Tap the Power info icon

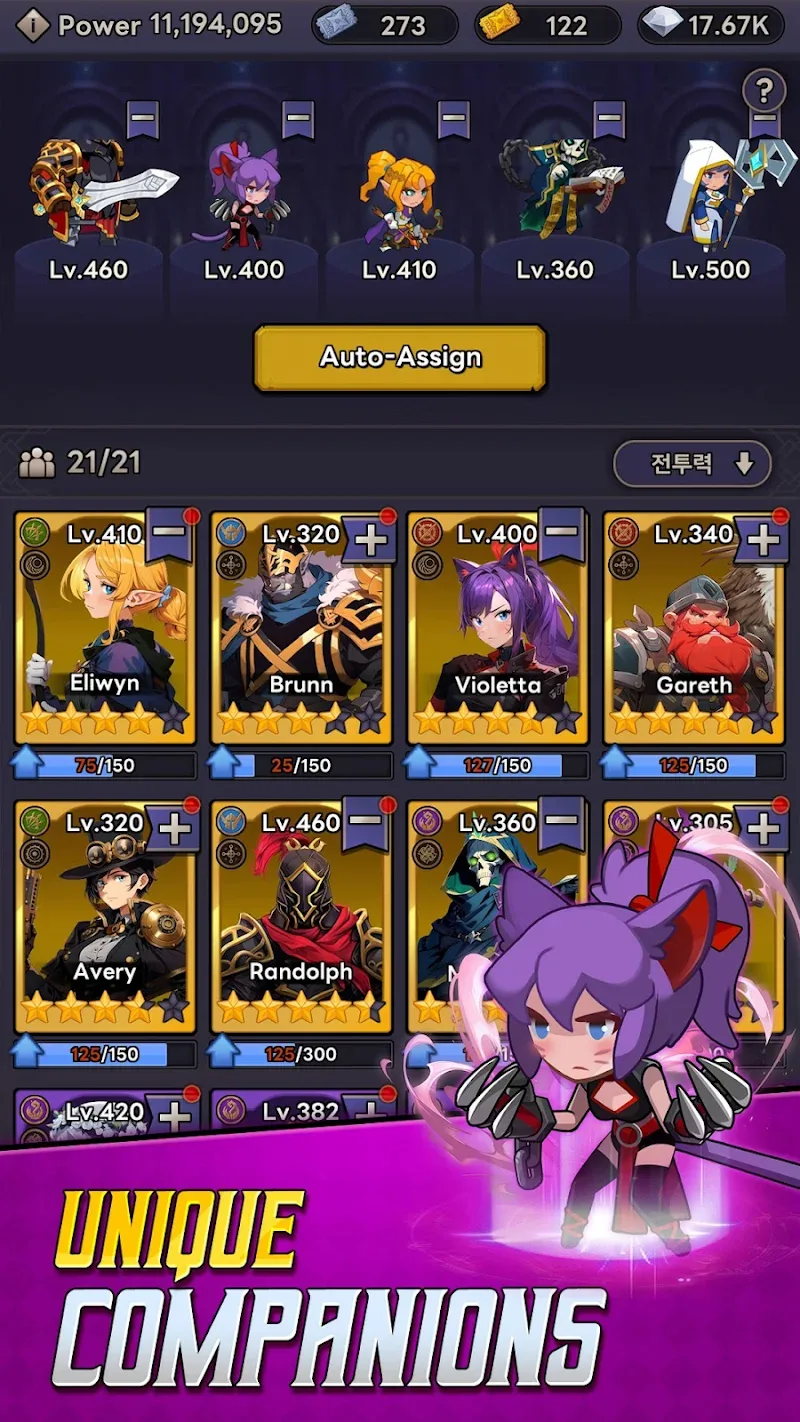[32, 25]
